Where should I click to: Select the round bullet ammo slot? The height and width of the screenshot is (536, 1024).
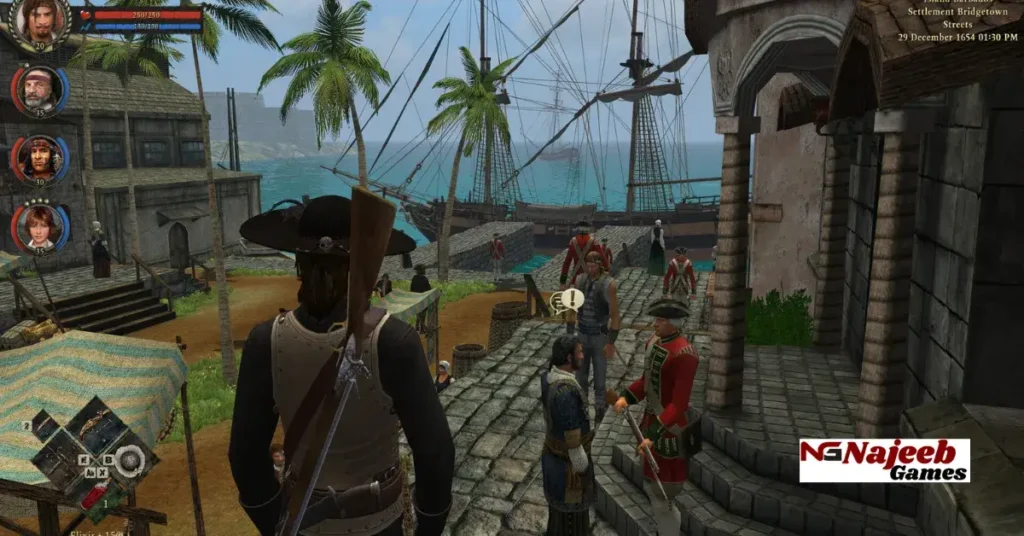point(127,460)
